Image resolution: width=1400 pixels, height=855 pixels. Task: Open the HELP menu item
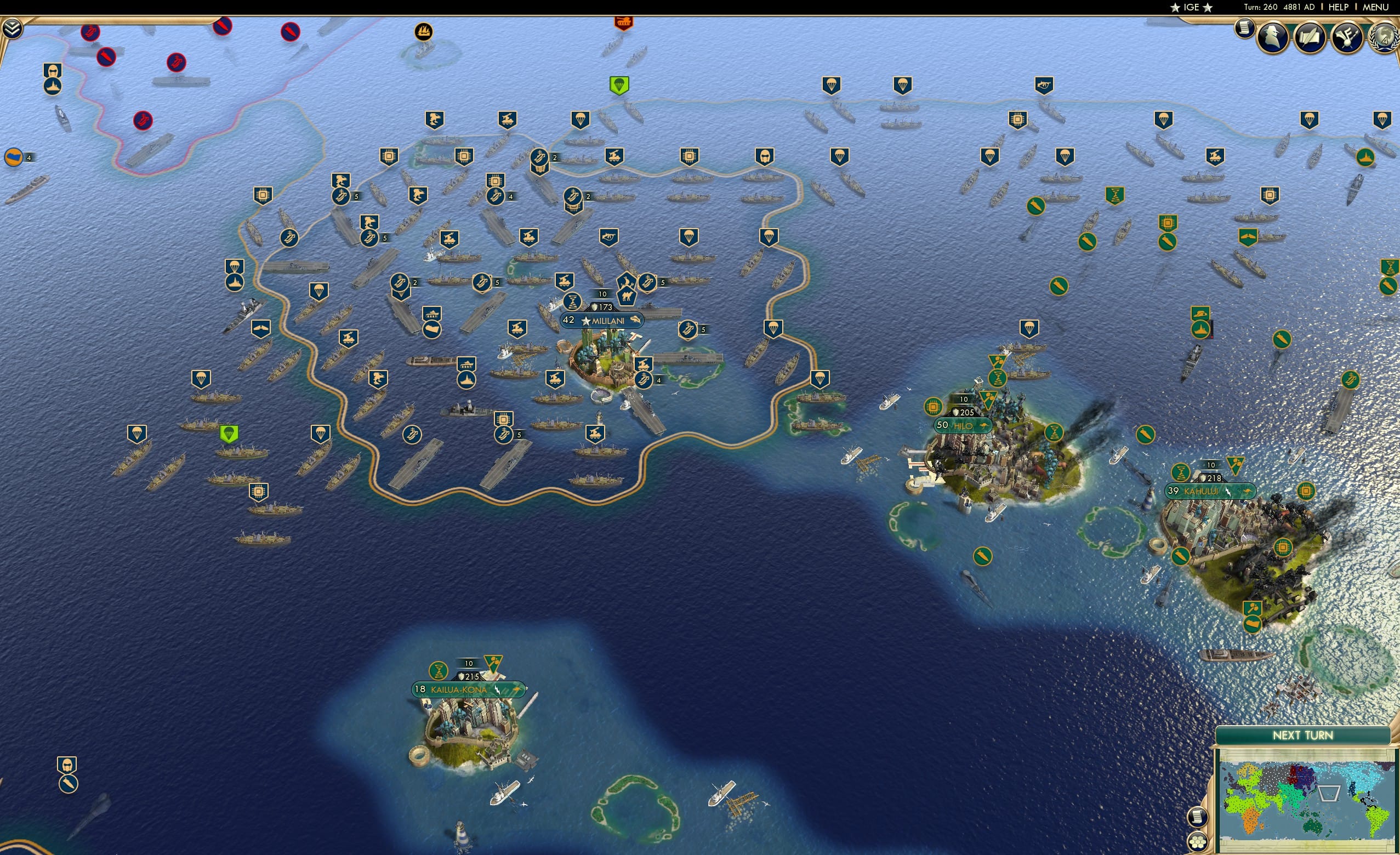tap(1339, 7)
